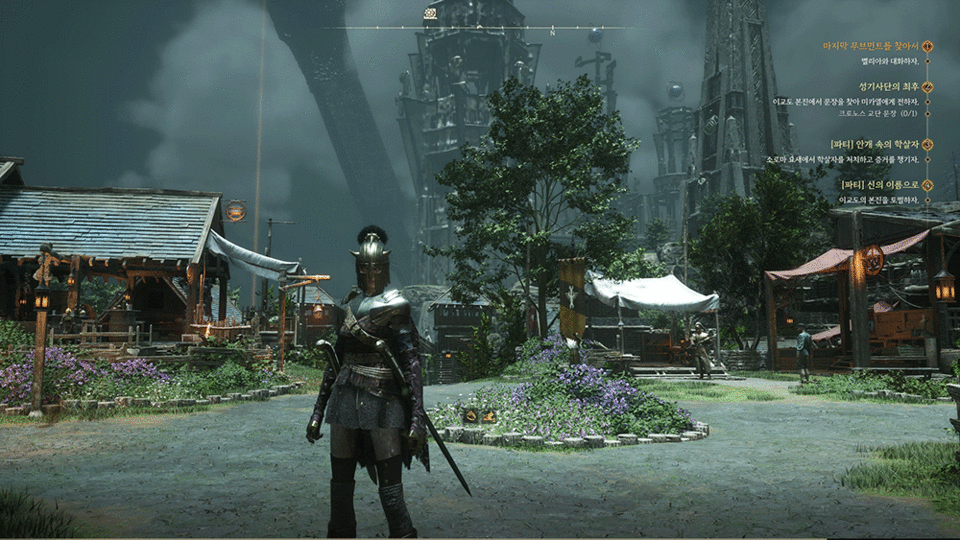Open the '성기사단의 최후' quest entry
Viewport: 960px width, 540px height.
[888, 87]
